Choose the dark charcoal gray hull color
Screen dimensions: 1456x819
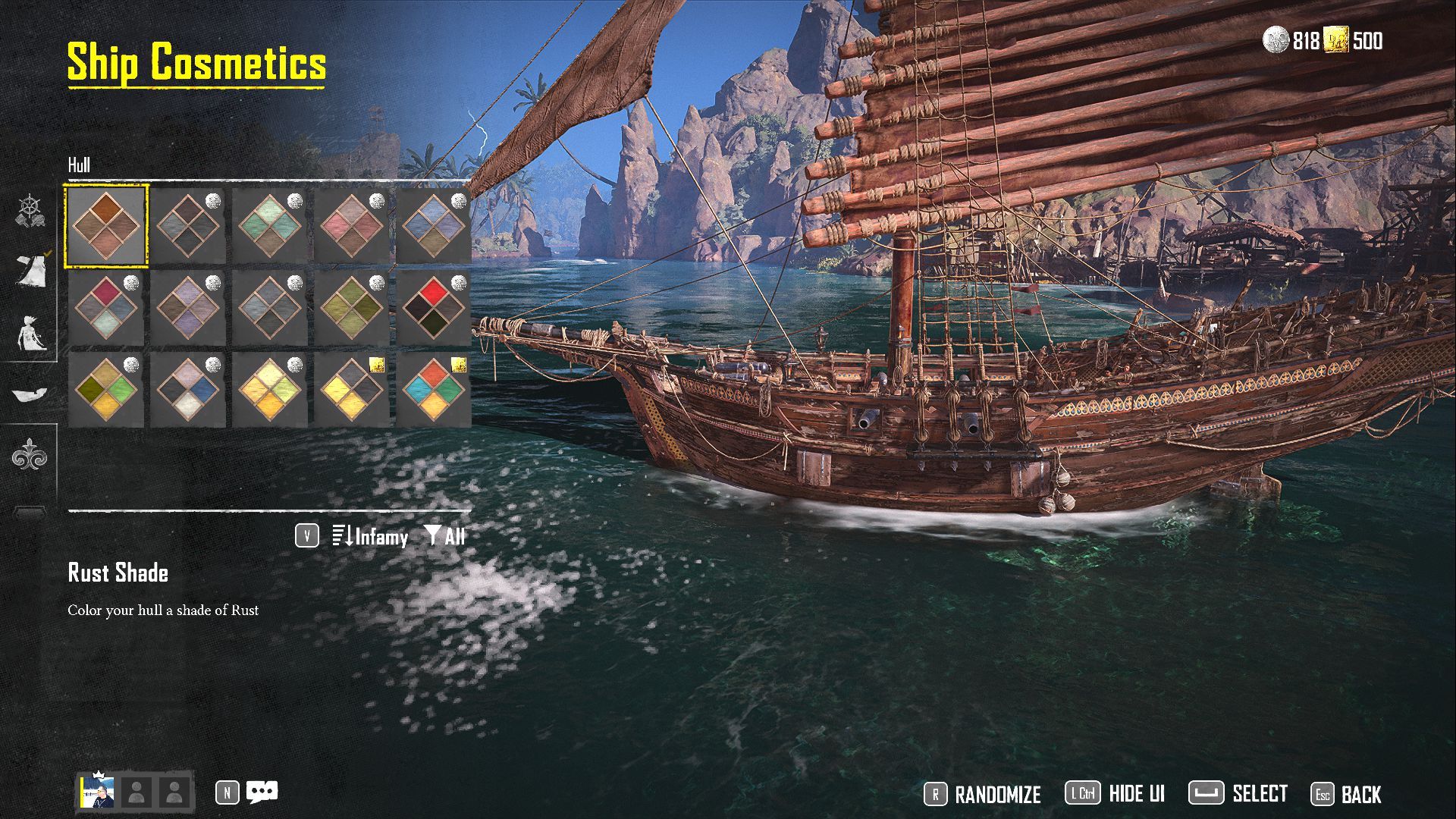coord(188,225)
